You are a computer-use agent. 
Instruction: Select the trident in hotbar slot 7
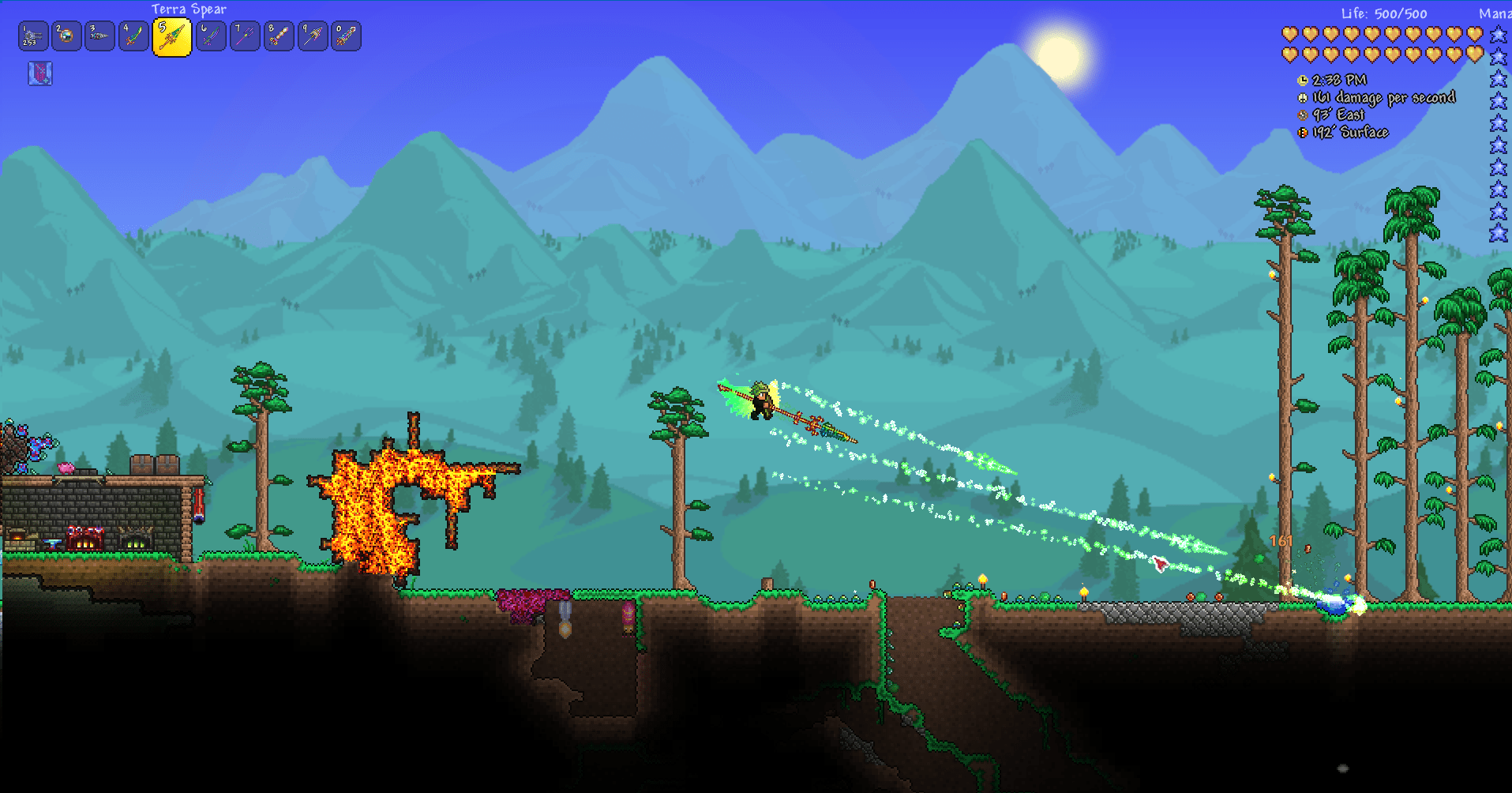tap(244, 36)
